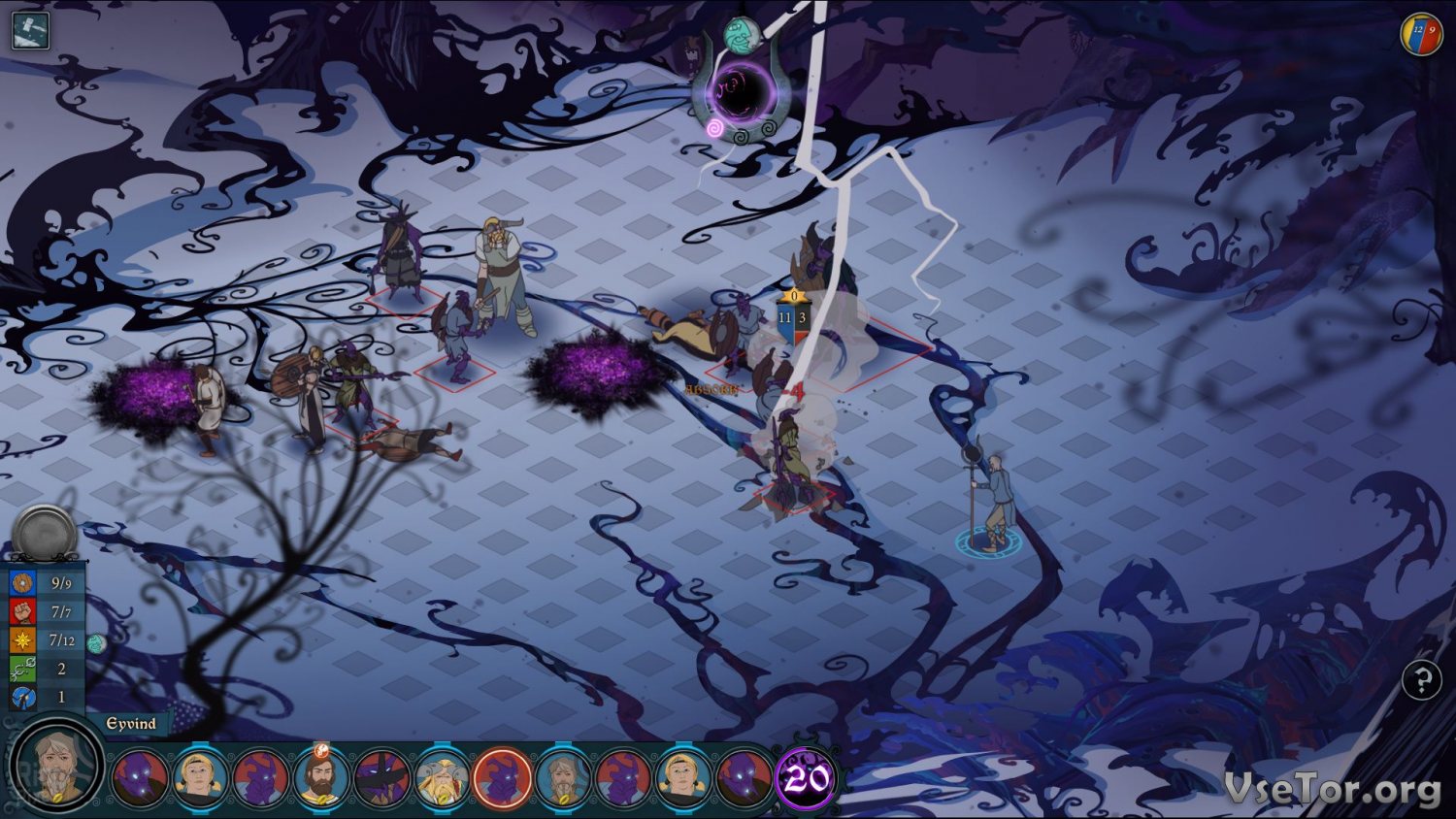
Task: Open the question mark help button
Action: coord(1421,680)
